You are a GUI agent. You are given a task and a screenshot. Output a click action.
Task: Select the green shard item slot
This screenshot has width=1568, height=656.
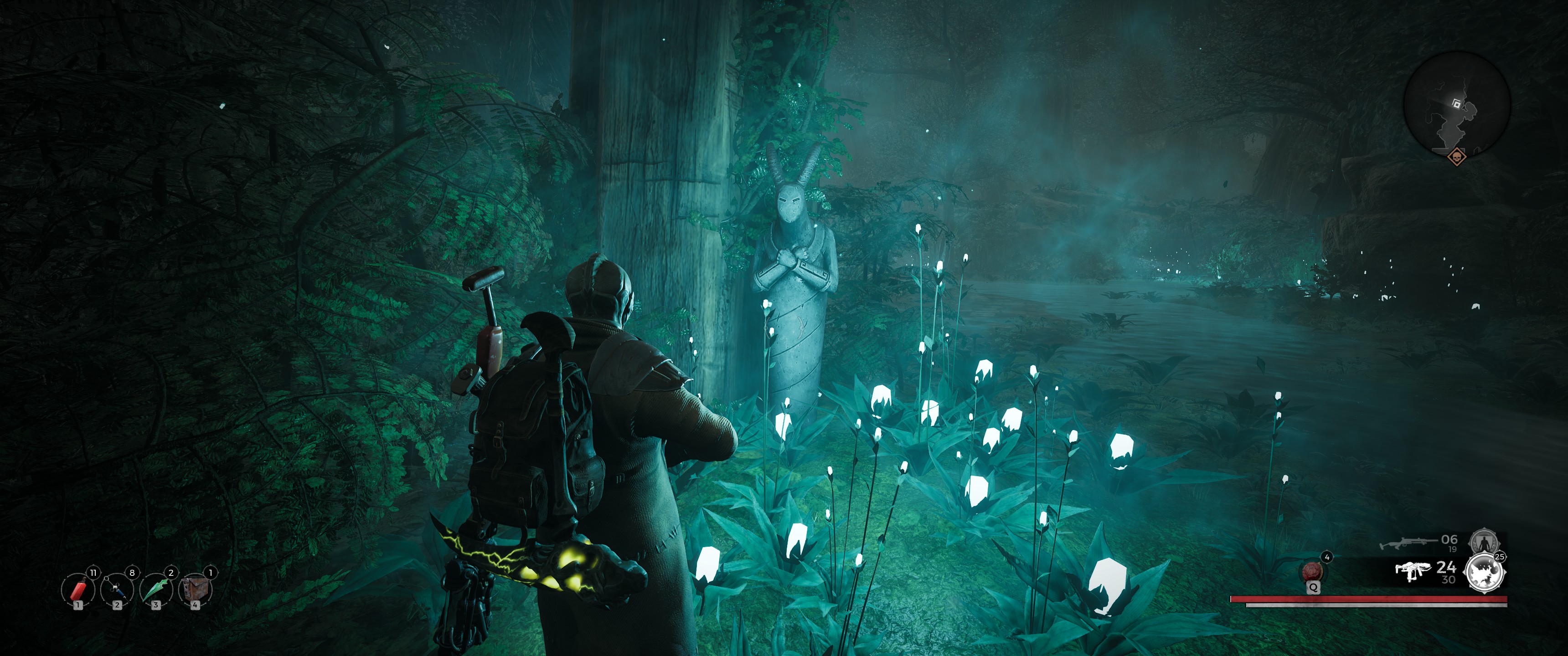[156, 589]
